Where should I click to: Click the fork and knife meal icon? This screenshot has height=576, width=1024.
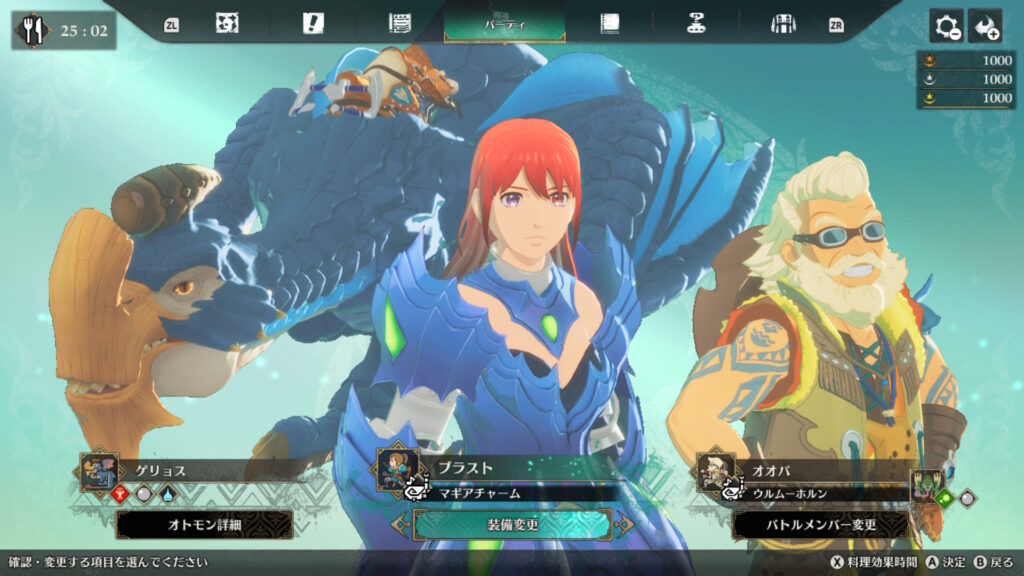(34, 30)
